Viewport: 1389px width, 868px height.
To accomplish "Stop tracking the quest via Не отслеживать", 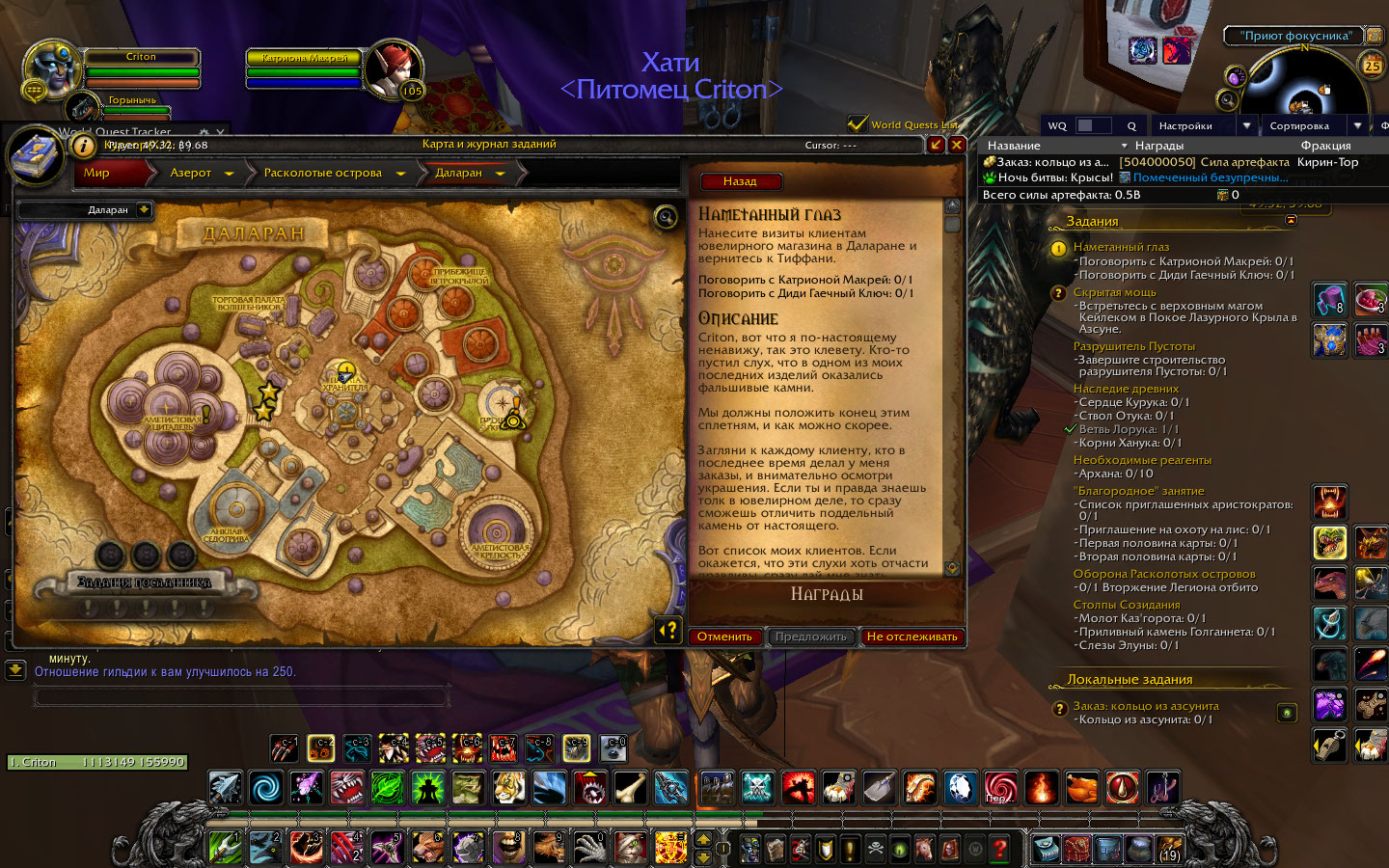I will (912, 637).
